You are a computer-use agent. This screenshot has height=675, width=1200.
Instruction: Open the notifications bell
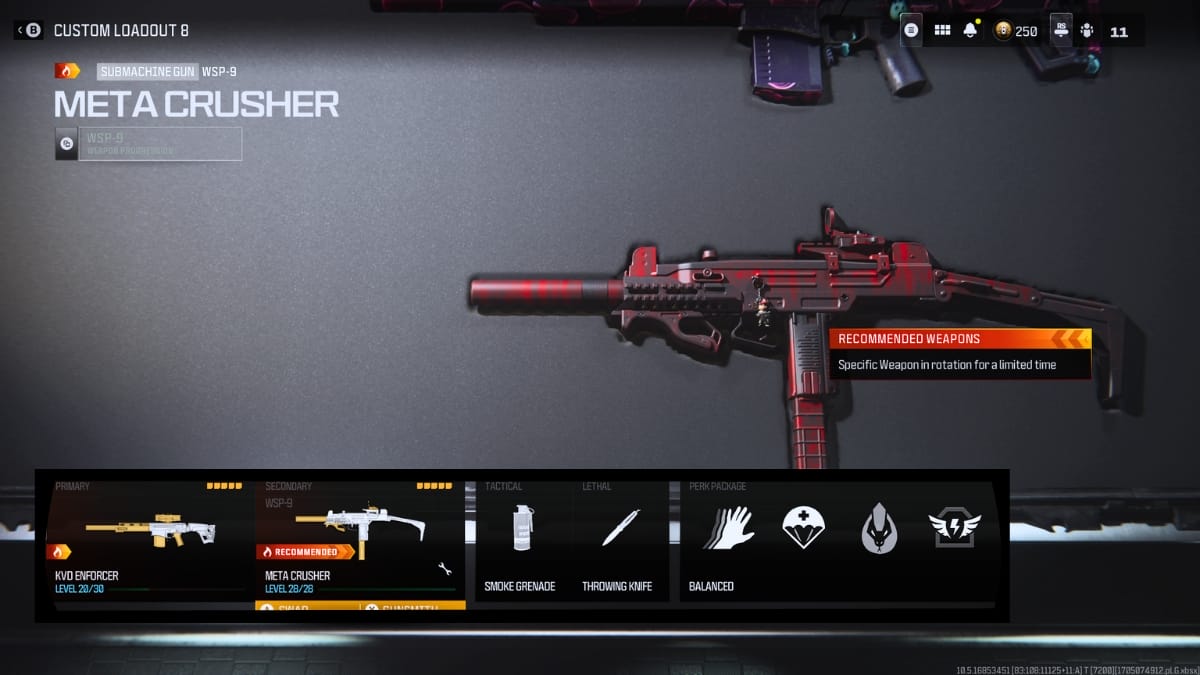(970, 31)
